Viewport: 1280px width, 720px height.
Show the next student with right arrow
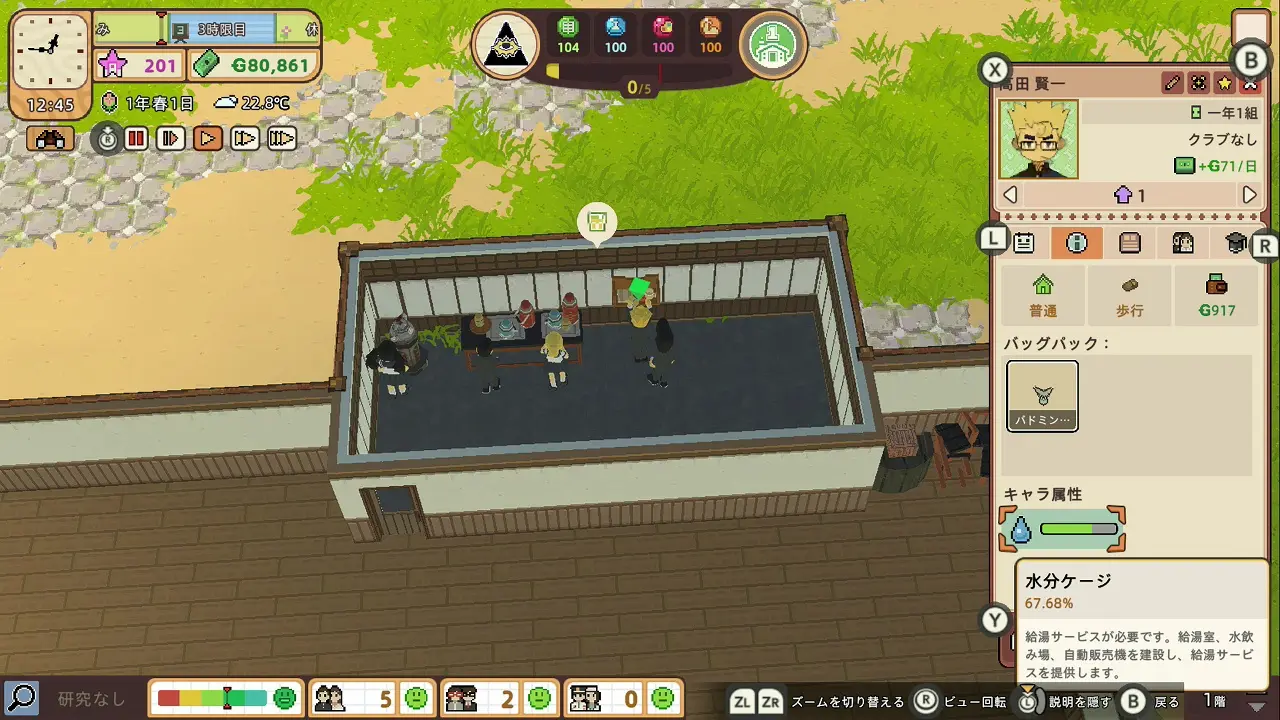click(x=1249, y=195)
